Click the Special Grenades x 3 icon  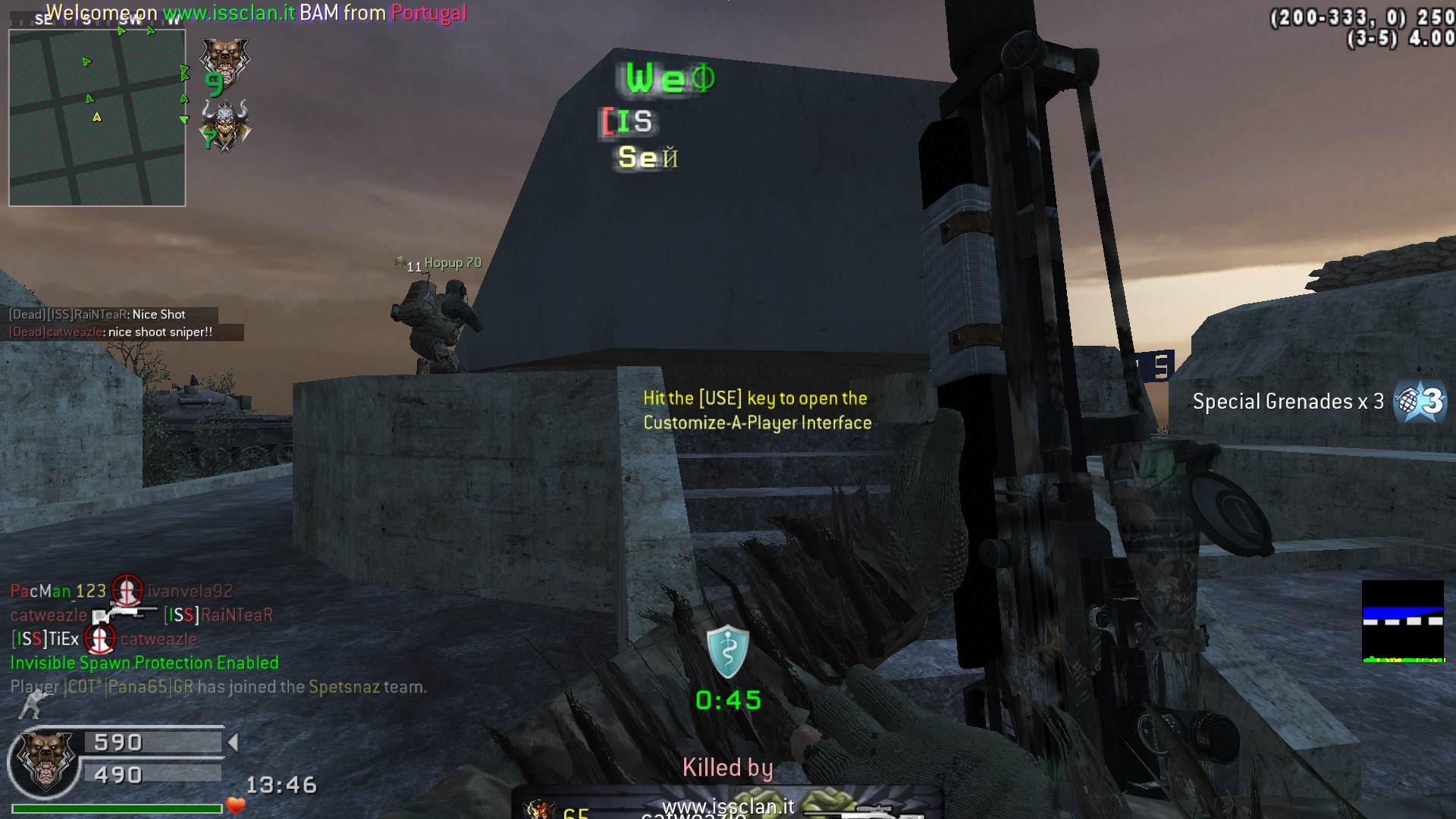(x=1421, y=401)
